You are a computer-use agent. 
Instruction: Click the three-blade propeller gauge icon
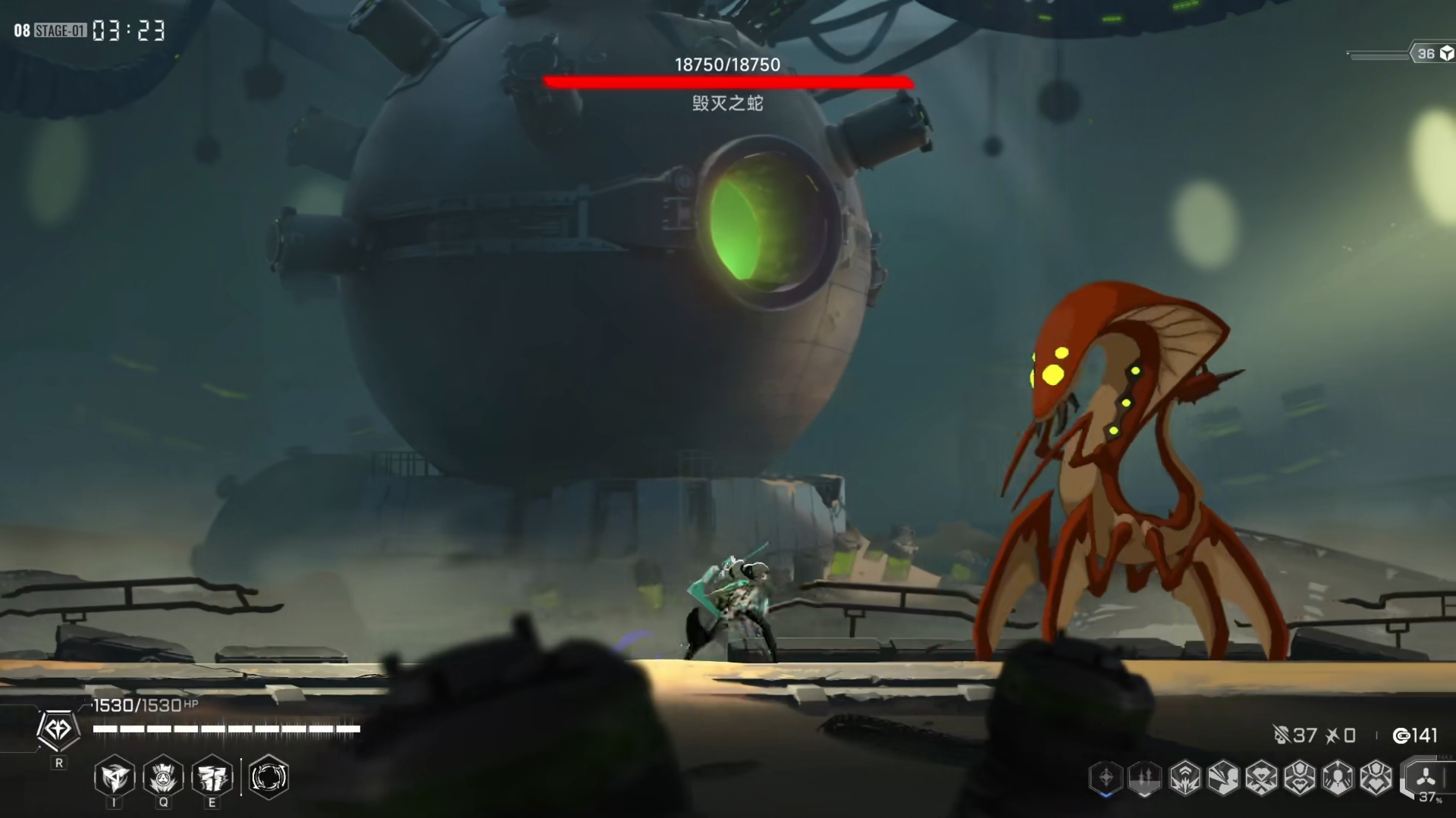1426,778
